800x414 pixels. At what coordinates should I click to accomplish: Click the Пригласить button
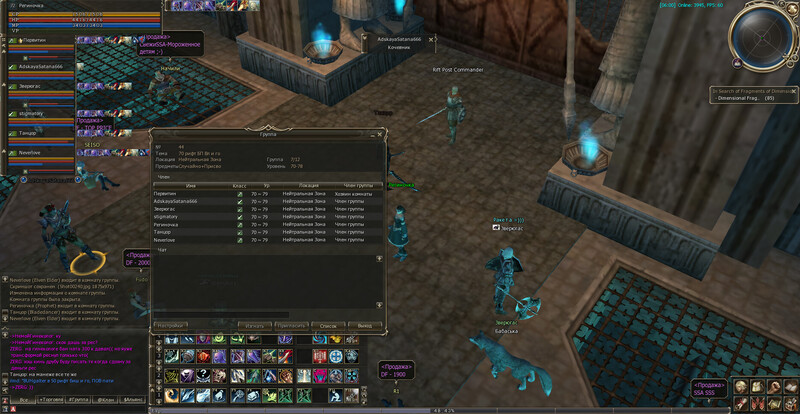pos(291,325)
